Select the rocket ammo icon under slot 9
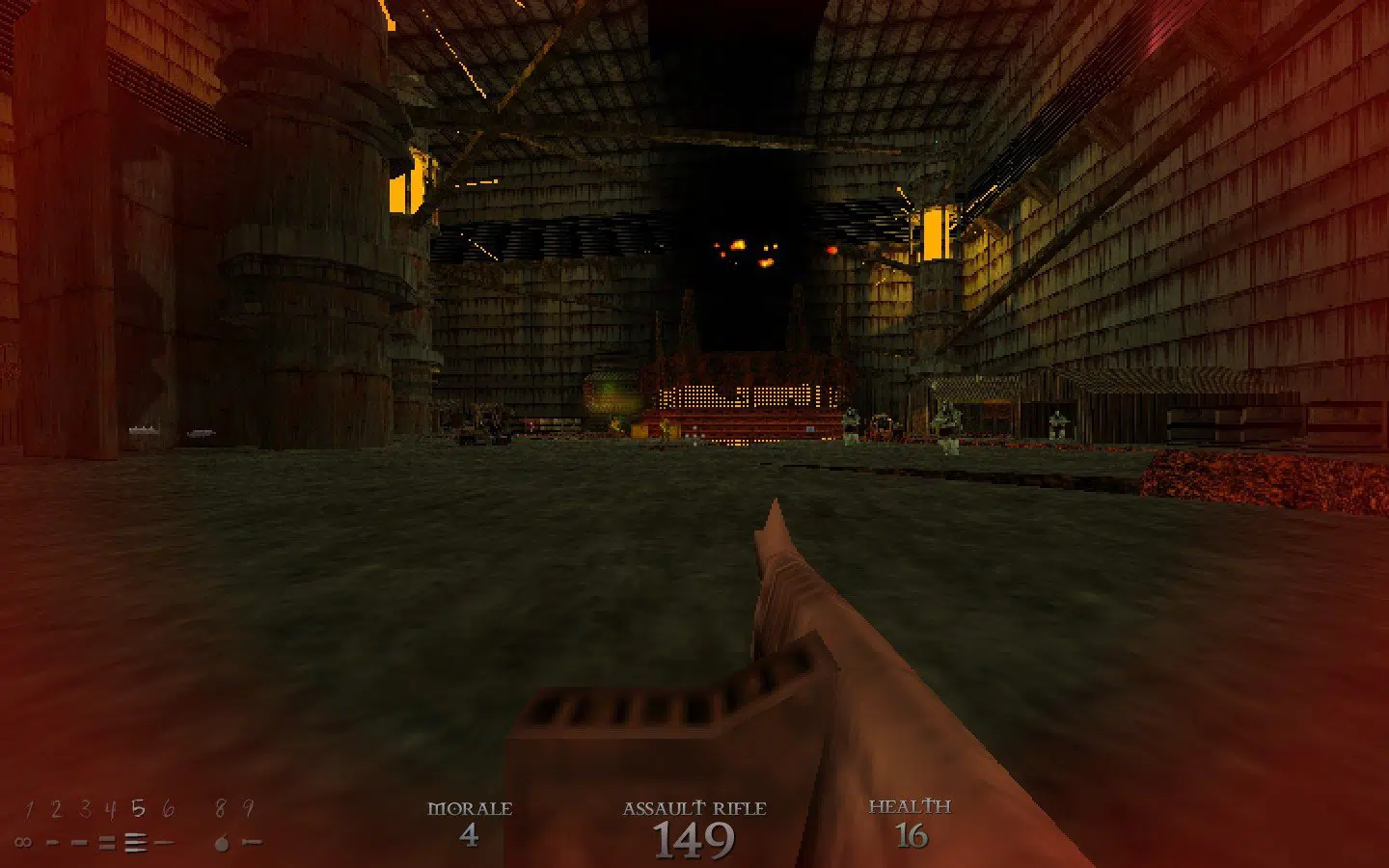1389x868 pixels. [251, 841]
